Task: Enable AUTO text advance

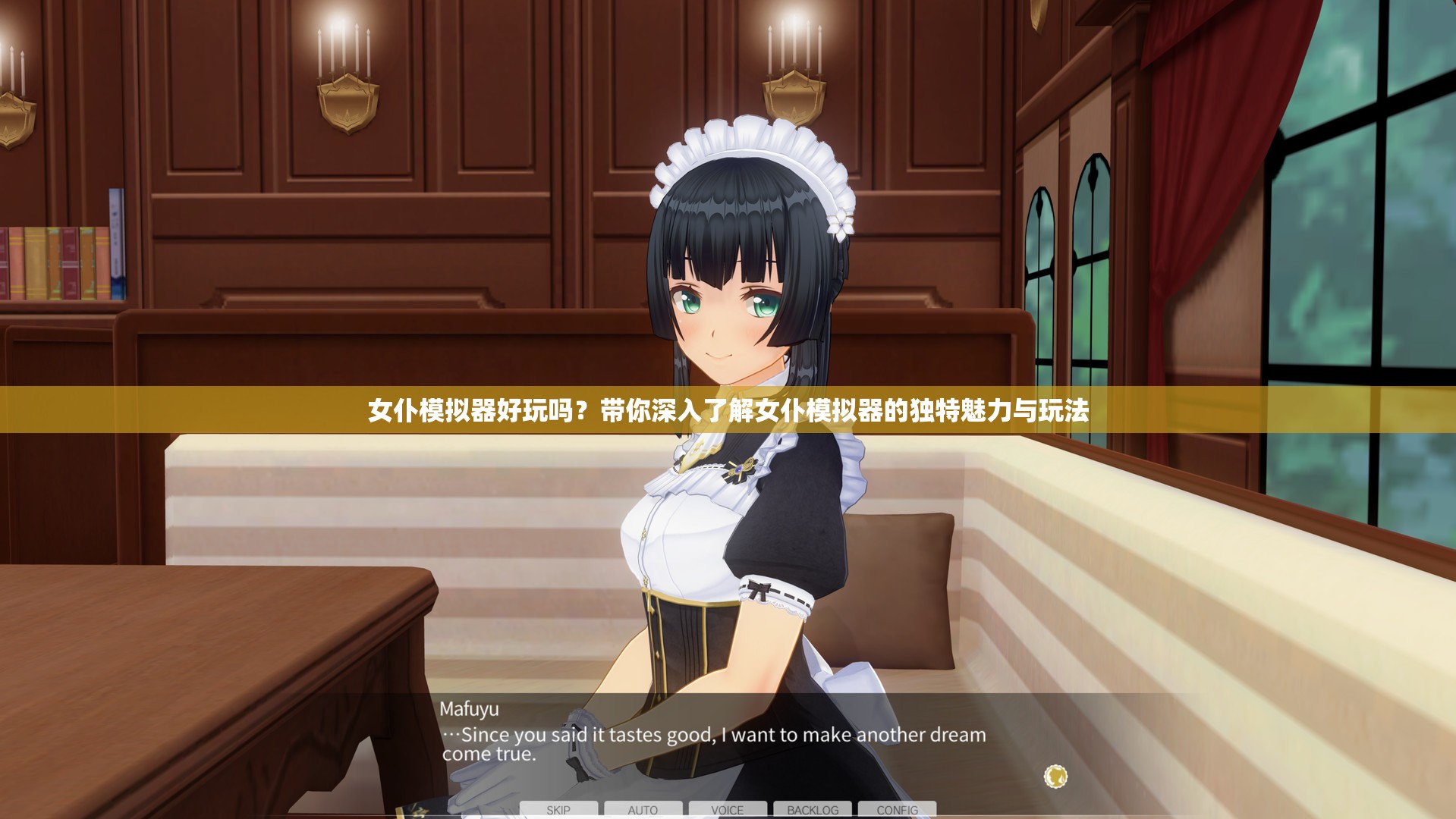Action: click(x=643, y=809)
